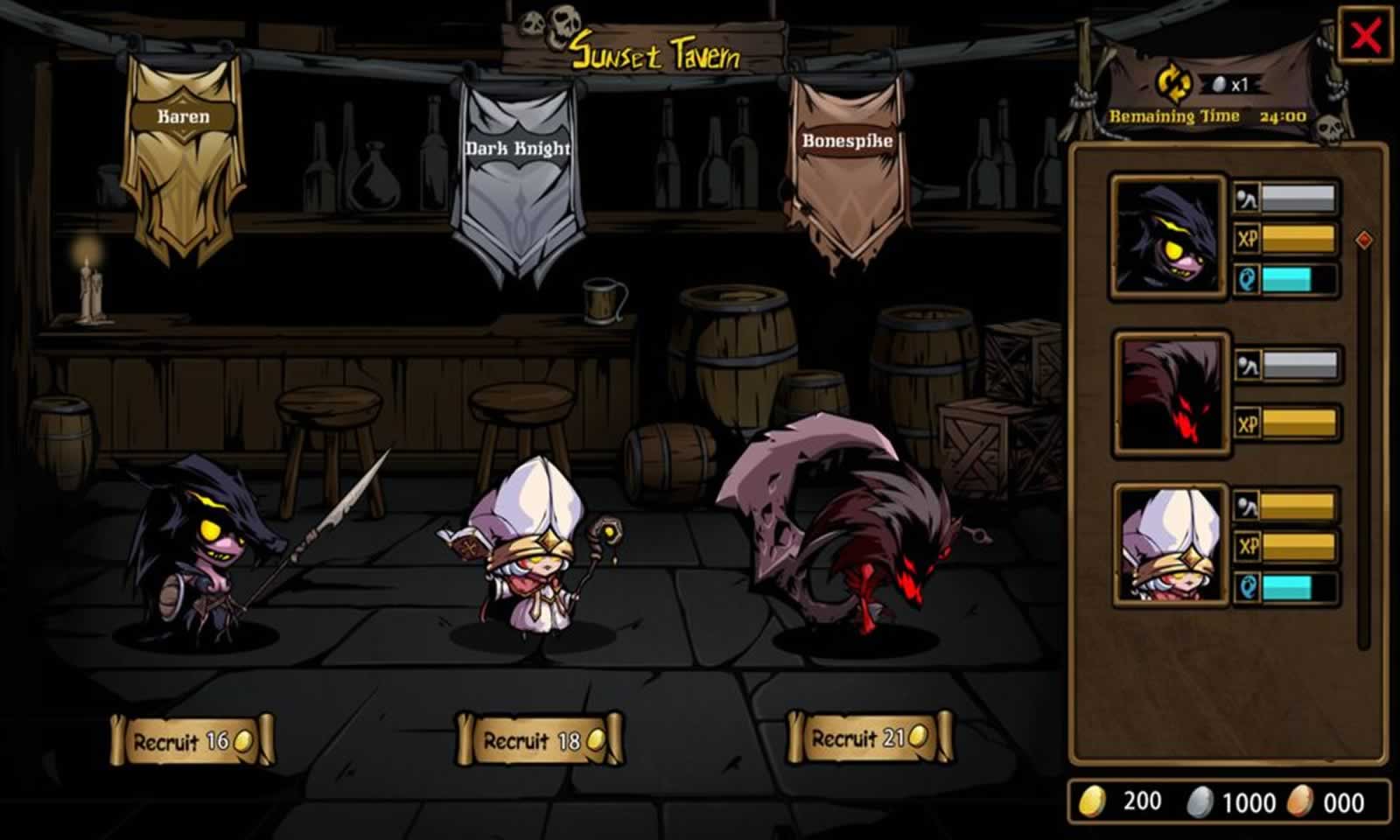The height and width of the screenshot is (840, 1400).
Task: Select the Dark Knight banner name plate
Action: pyautogui.click(x=516, y=148)
